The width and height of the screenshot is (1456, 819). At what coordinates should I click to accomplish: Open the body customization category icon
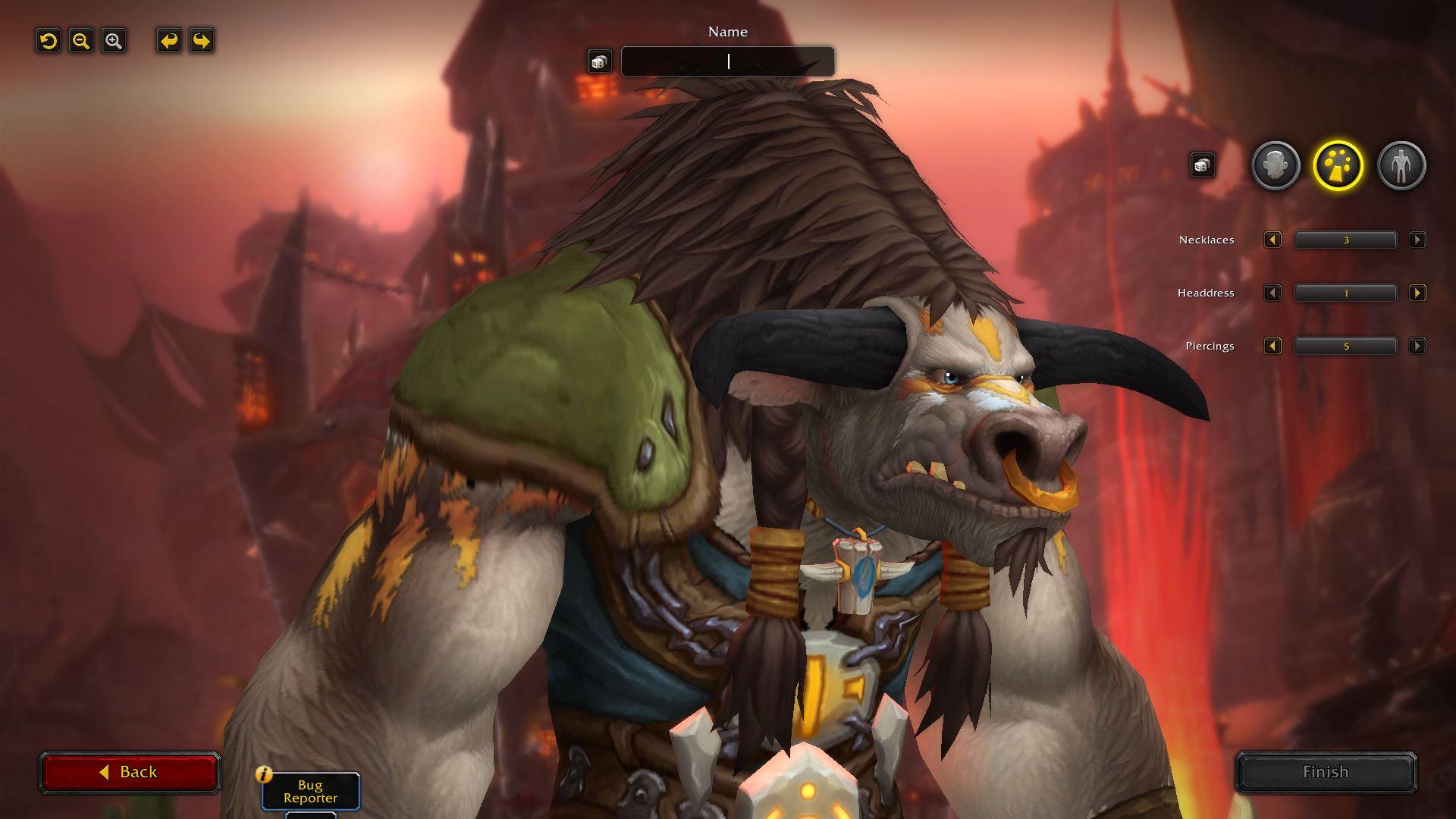(x=1401, y=165)
